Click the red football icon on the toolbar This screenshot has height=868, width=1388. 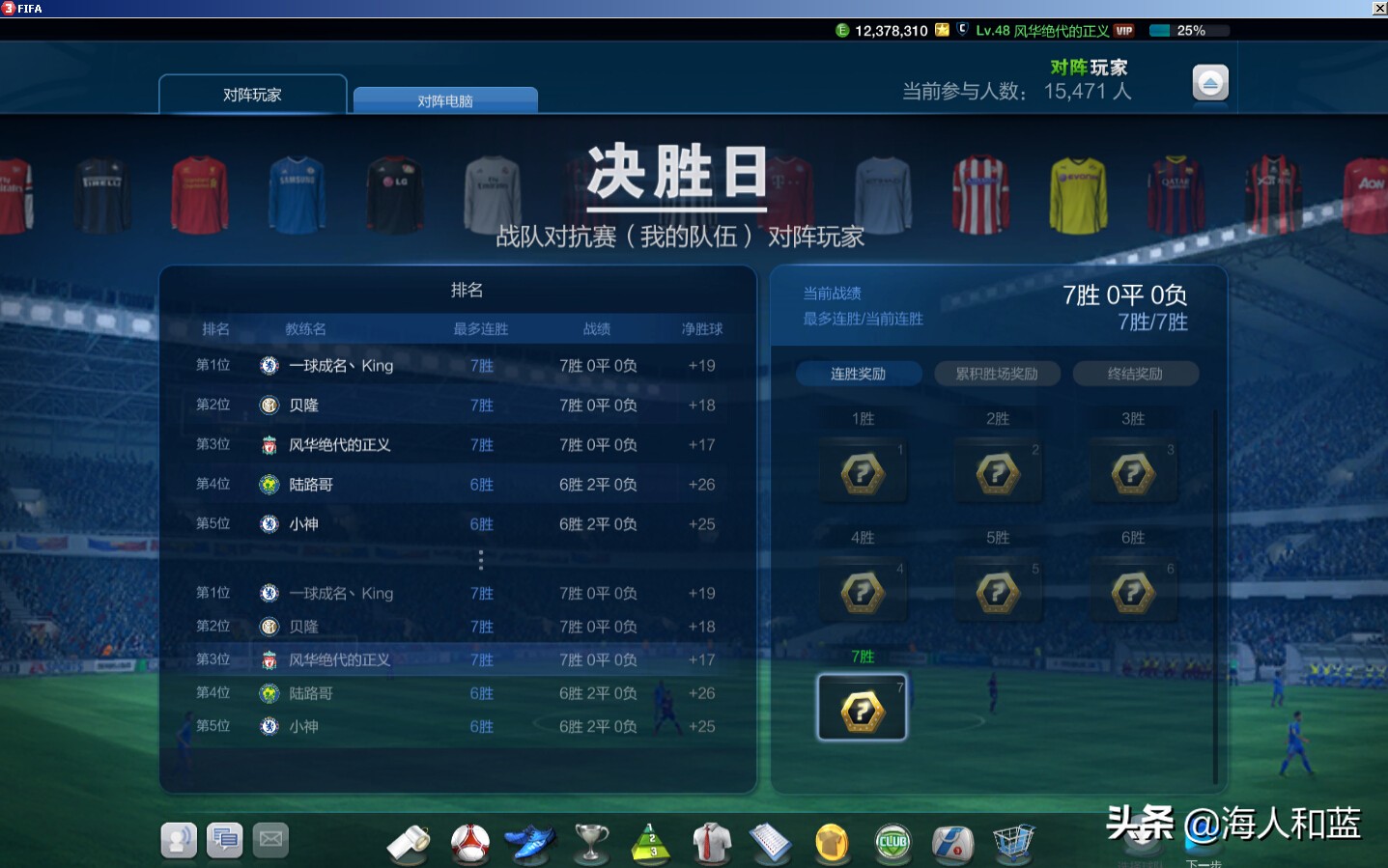pyautogui.click(x=470, y=840)
